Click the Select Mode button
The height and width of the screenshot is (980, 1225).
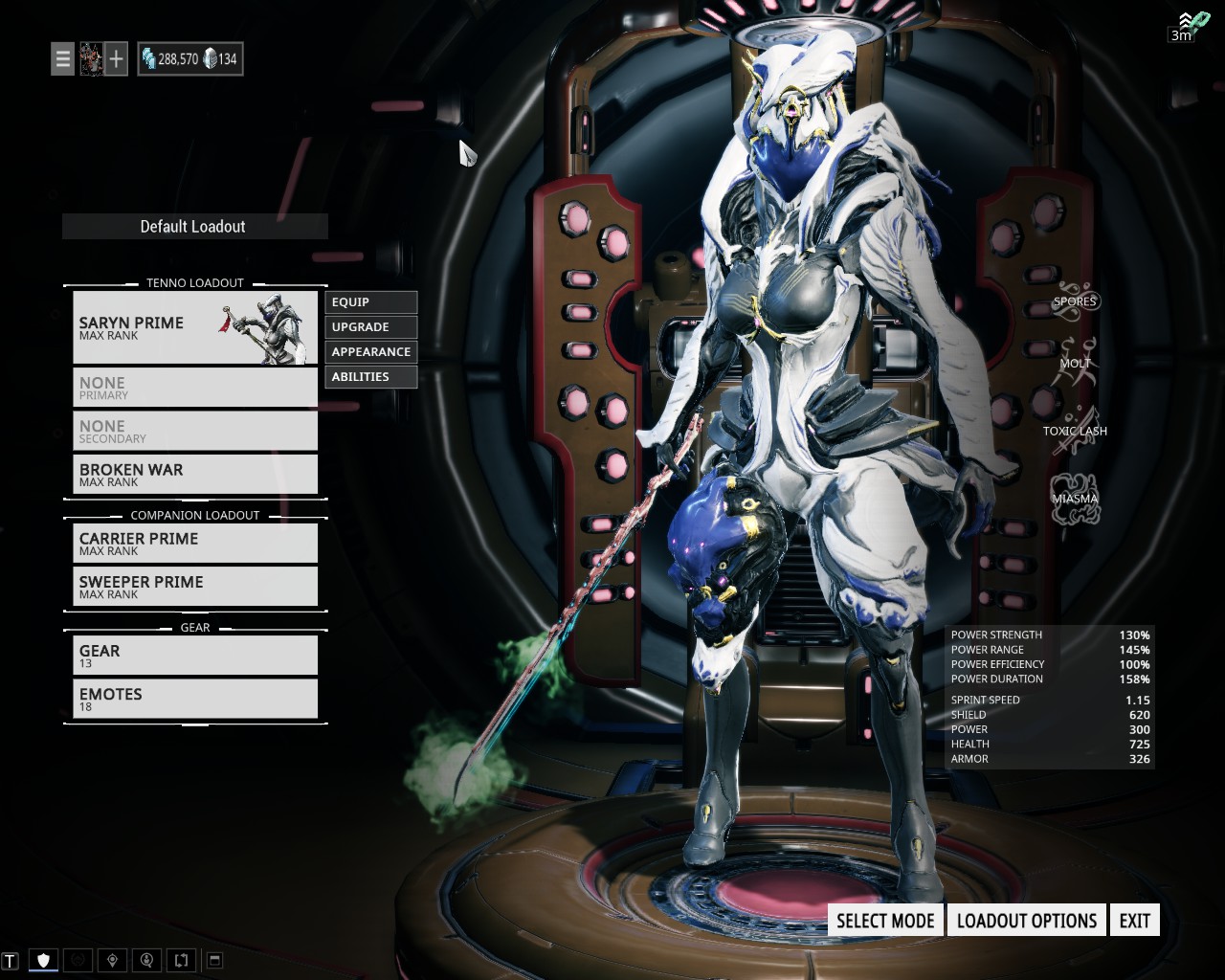pyautogui.click(x=885, y=921)
